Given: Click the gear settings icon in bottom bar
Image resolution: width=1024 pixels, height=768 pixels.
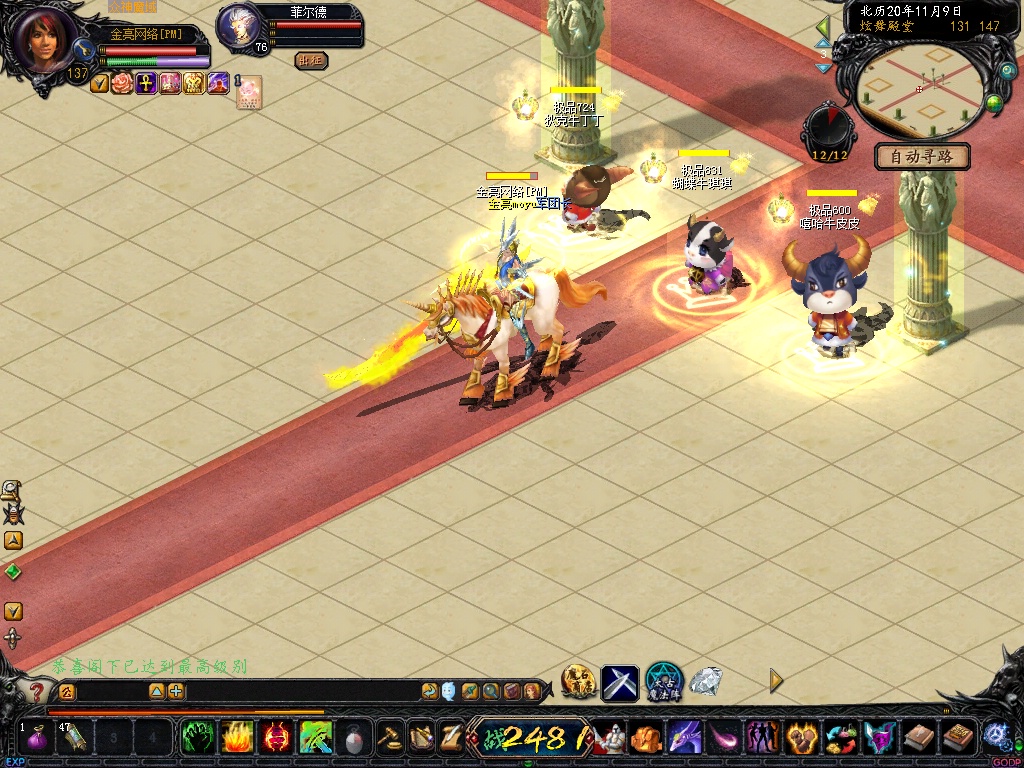Looking at the screenshot, I should tap(995, 735).
